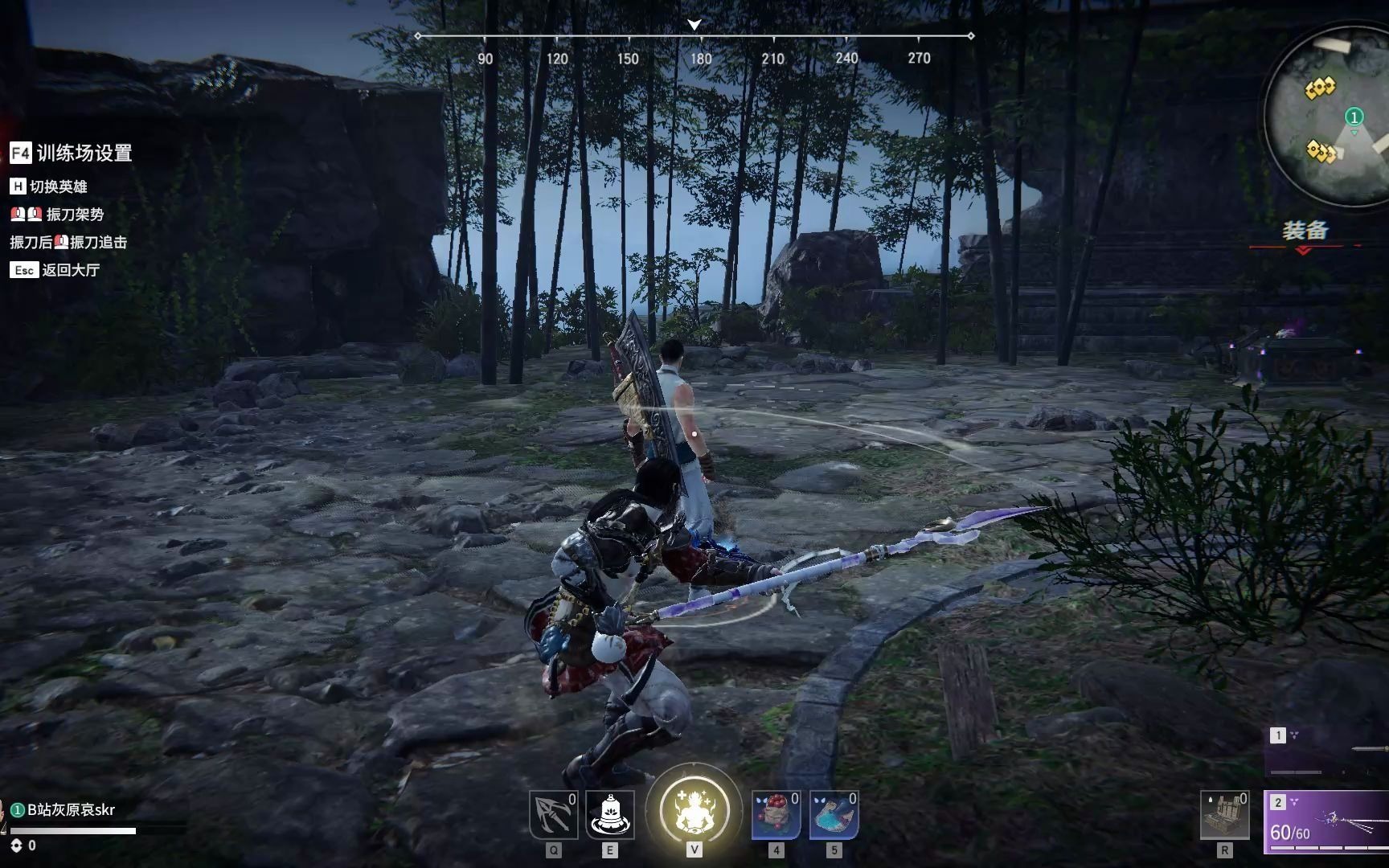Activate the bell skill icon
1389x868 pixels.
610,815
